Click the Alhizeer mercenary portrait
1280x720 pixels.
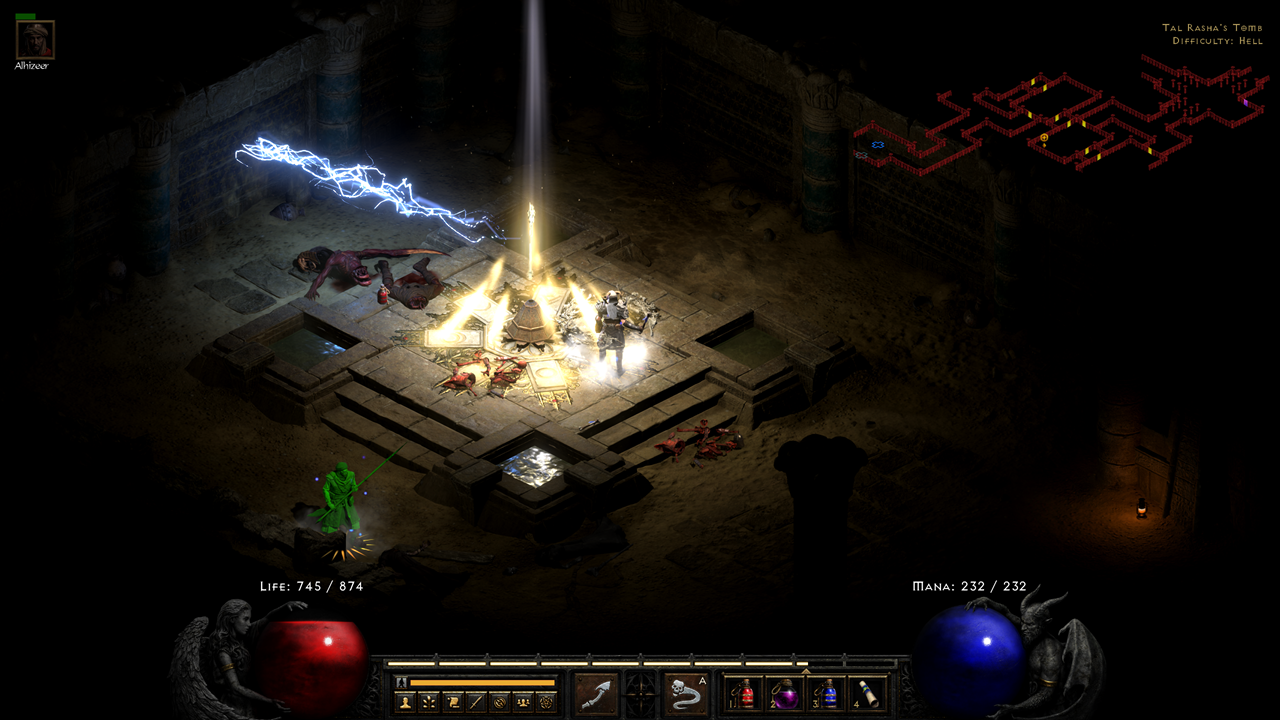(35, 40)
